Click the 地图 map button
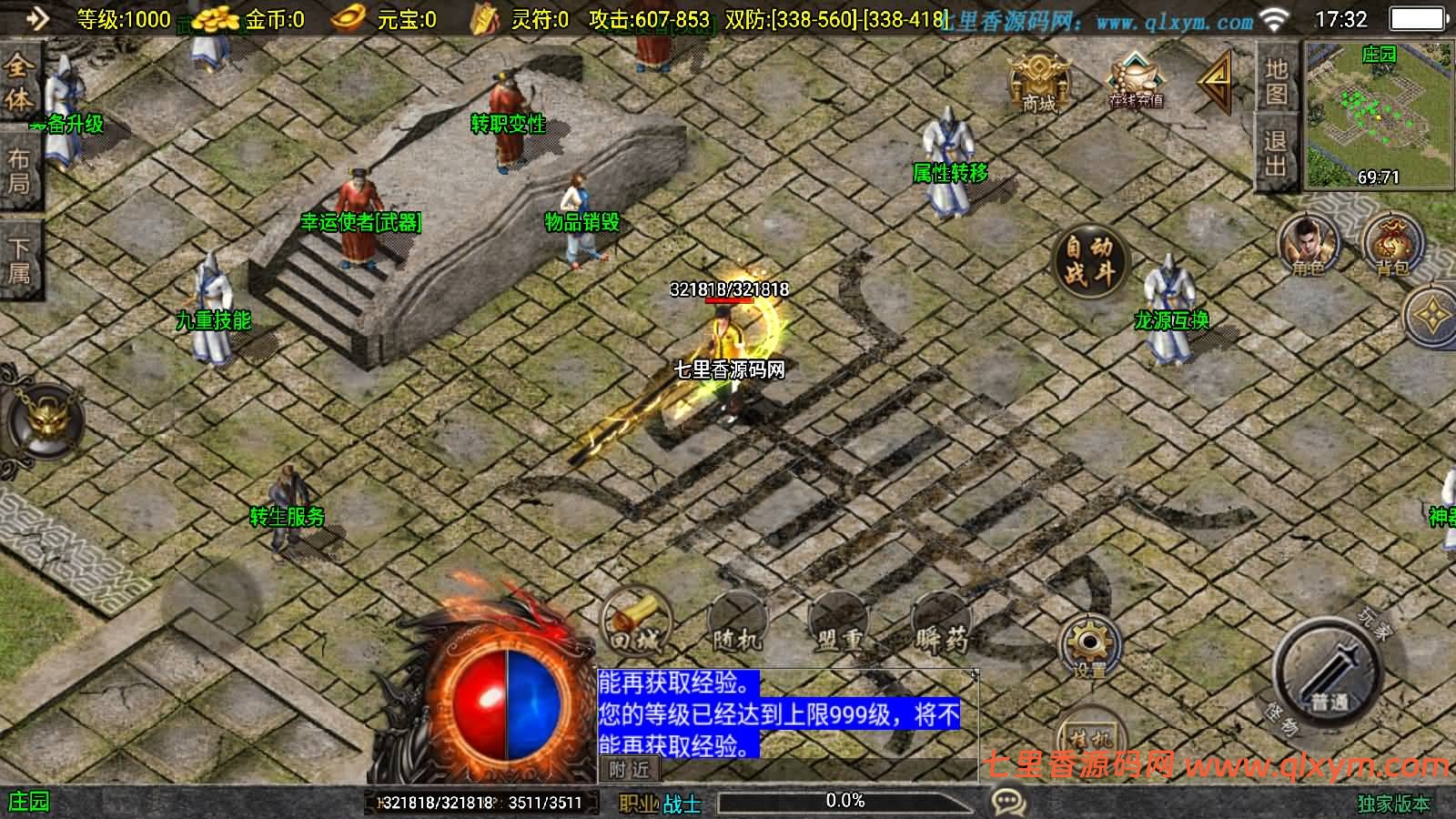 tap(1276, 80)
